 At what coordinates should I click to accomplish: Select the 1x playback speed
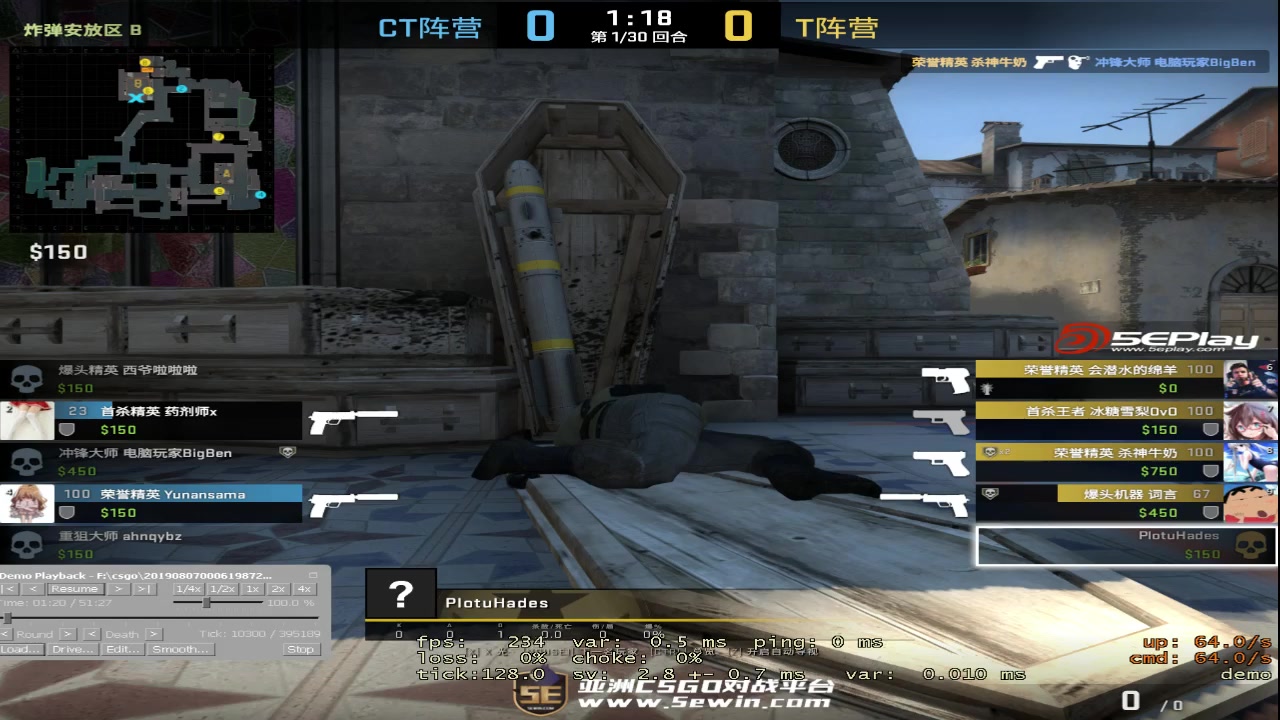(x=250, y=588)
